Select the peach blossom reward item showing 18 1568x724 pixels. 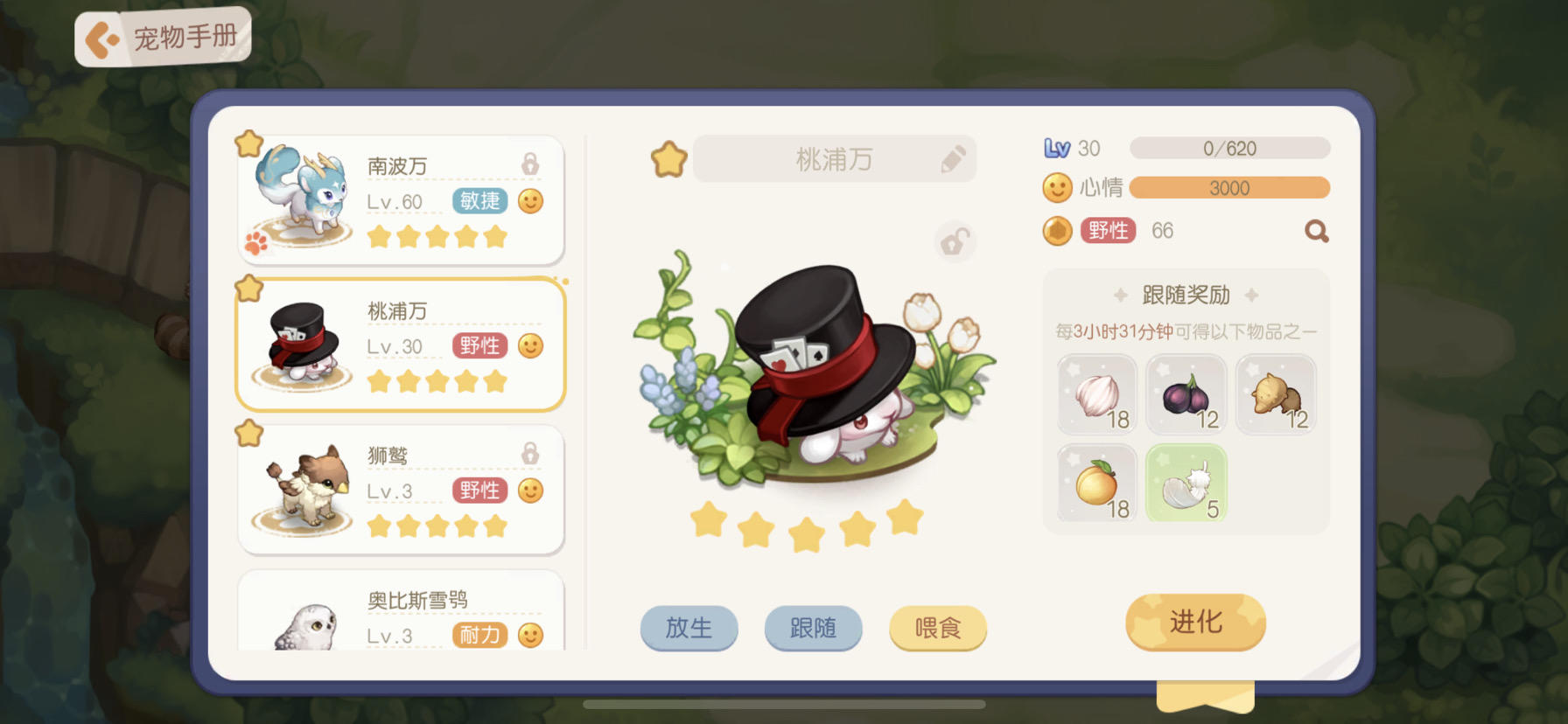pos(1096,394)
